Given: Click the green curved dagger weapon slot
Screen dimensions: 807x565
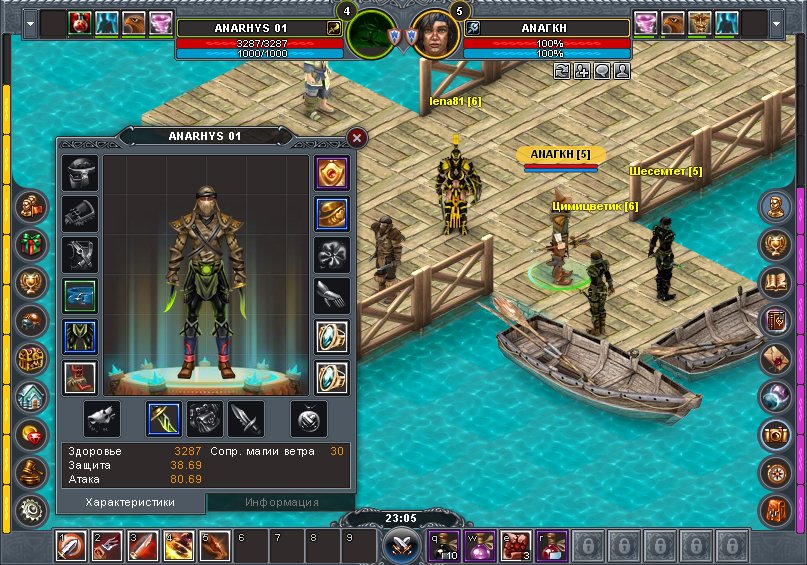Looking at the screenshot, I should tap(164, 419).
